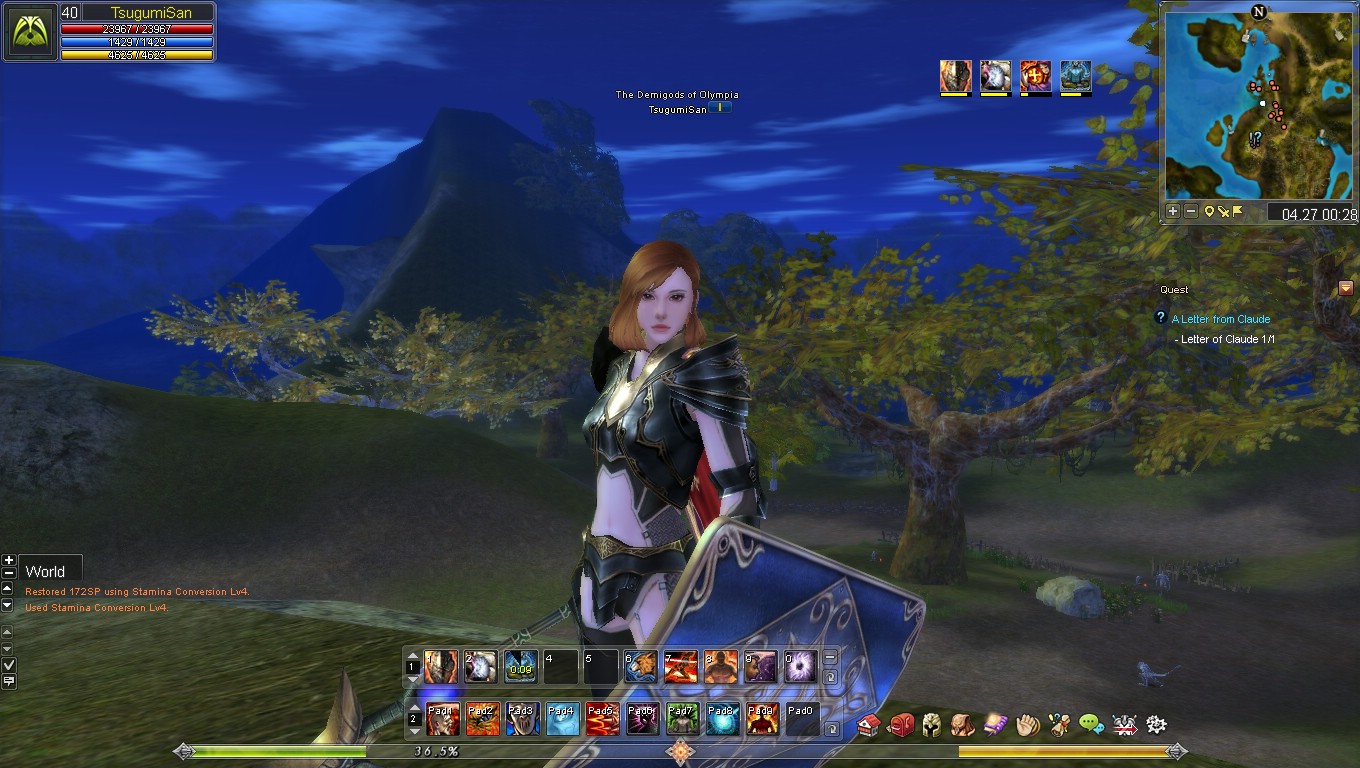Open the red house icon menu
The width and height of the screenshot is (1360, 768).
click(x=869, y=725)
